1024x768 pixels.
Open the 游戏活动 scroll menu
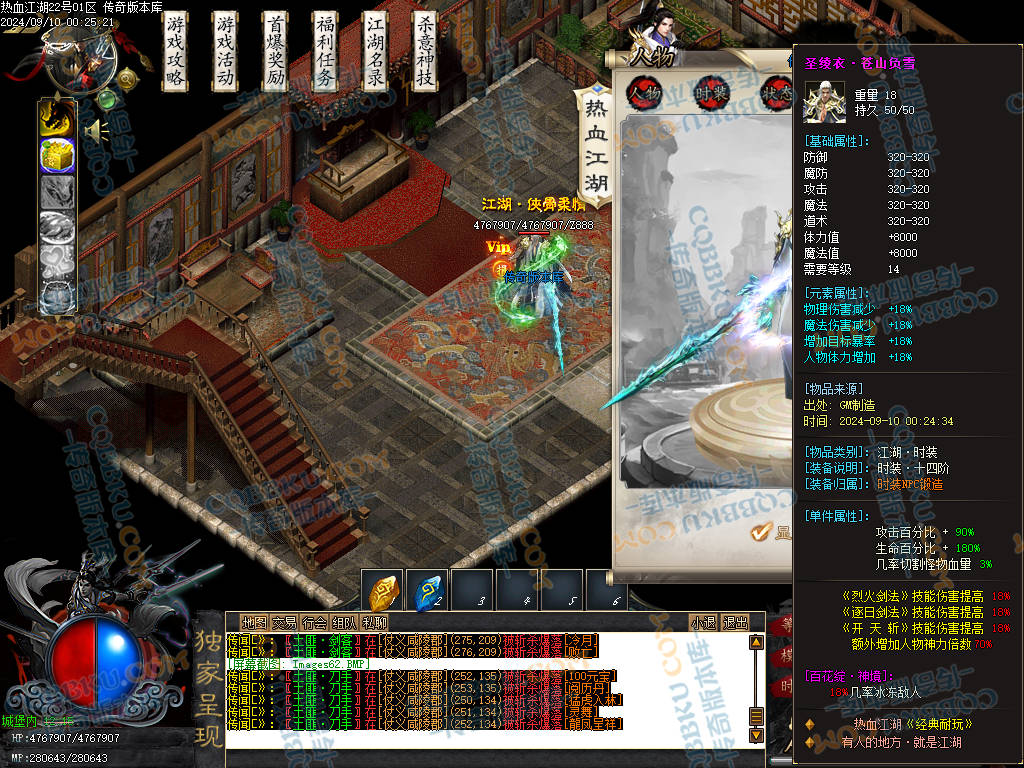point(226,51)
